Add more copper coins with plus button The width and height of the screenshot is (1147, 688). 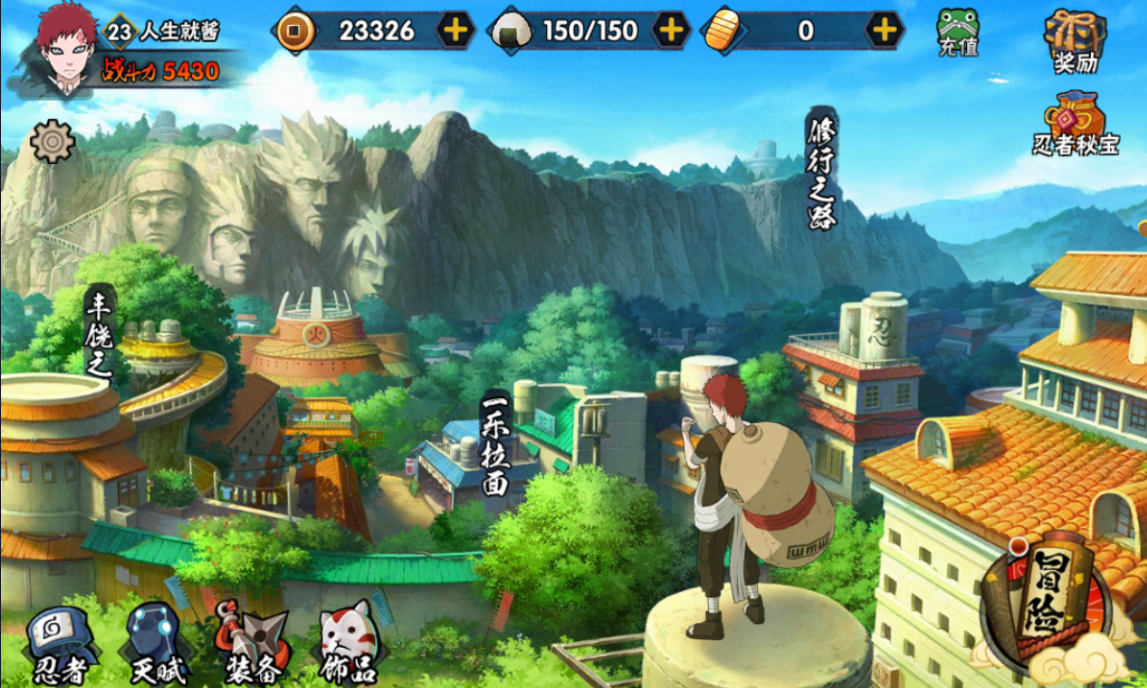[x=455, y=30]
